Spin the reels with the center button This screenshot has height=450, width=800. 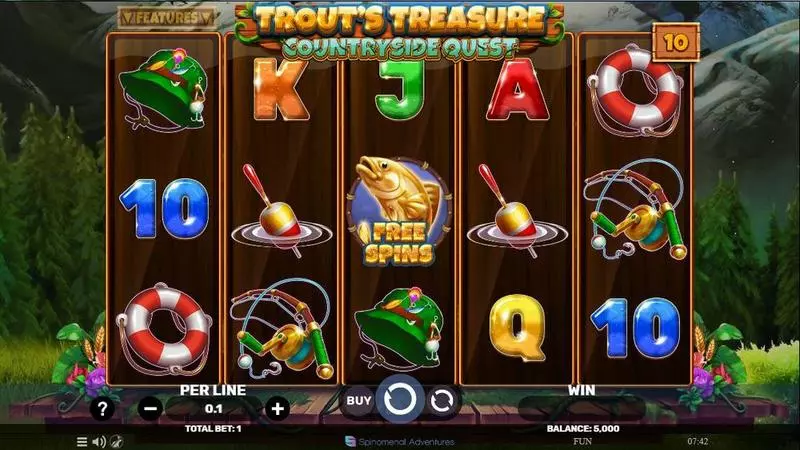pos(400,401)
